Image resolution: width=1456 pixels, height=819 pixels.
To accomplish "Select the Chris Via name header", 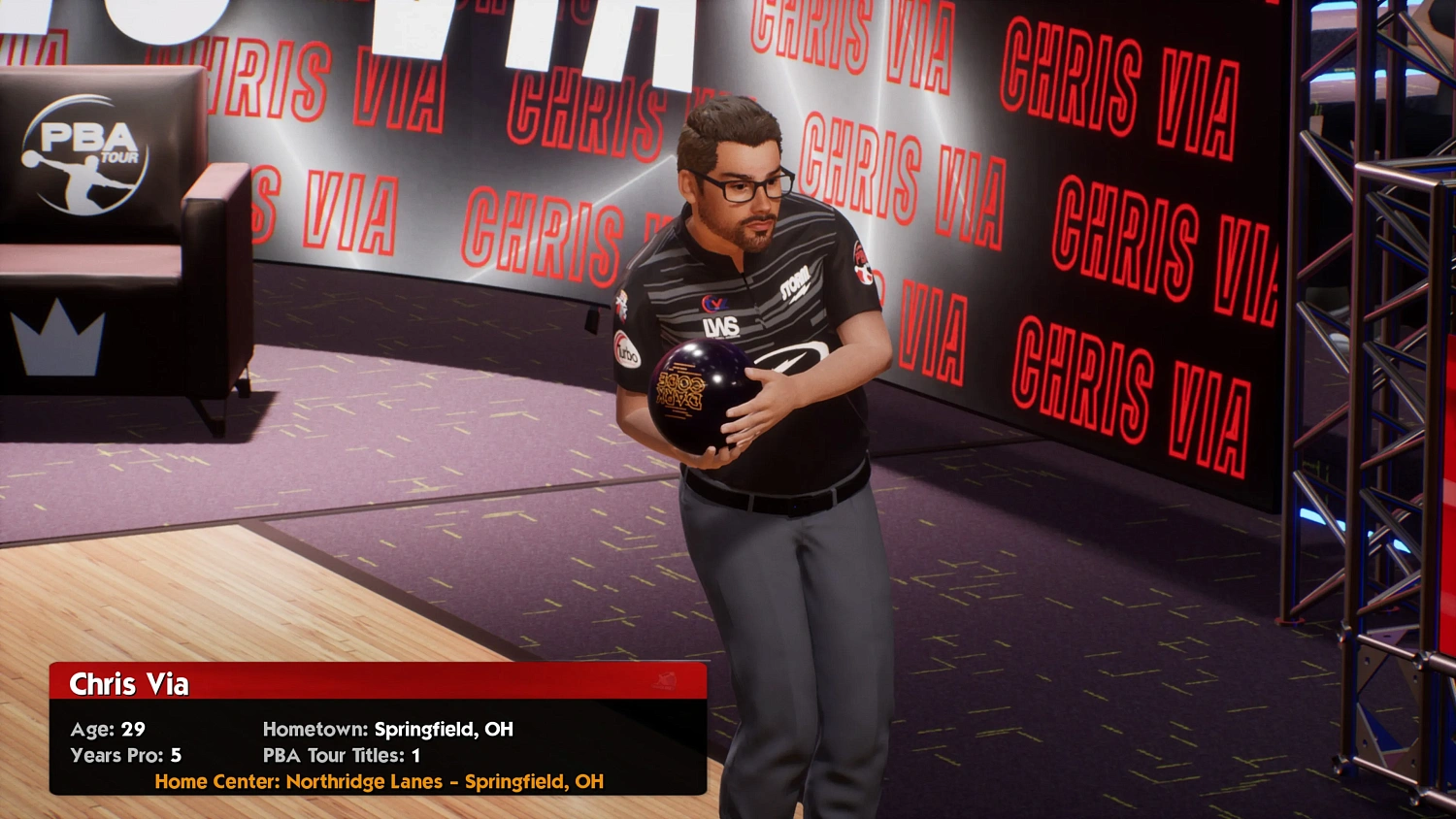I will [x=128, y=684].
